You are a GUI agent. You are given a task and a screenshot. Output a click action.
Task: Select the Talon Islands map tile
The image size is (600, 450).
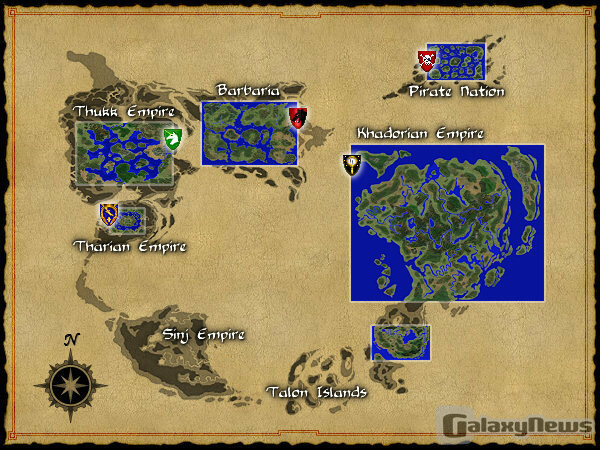coord(400,342)
